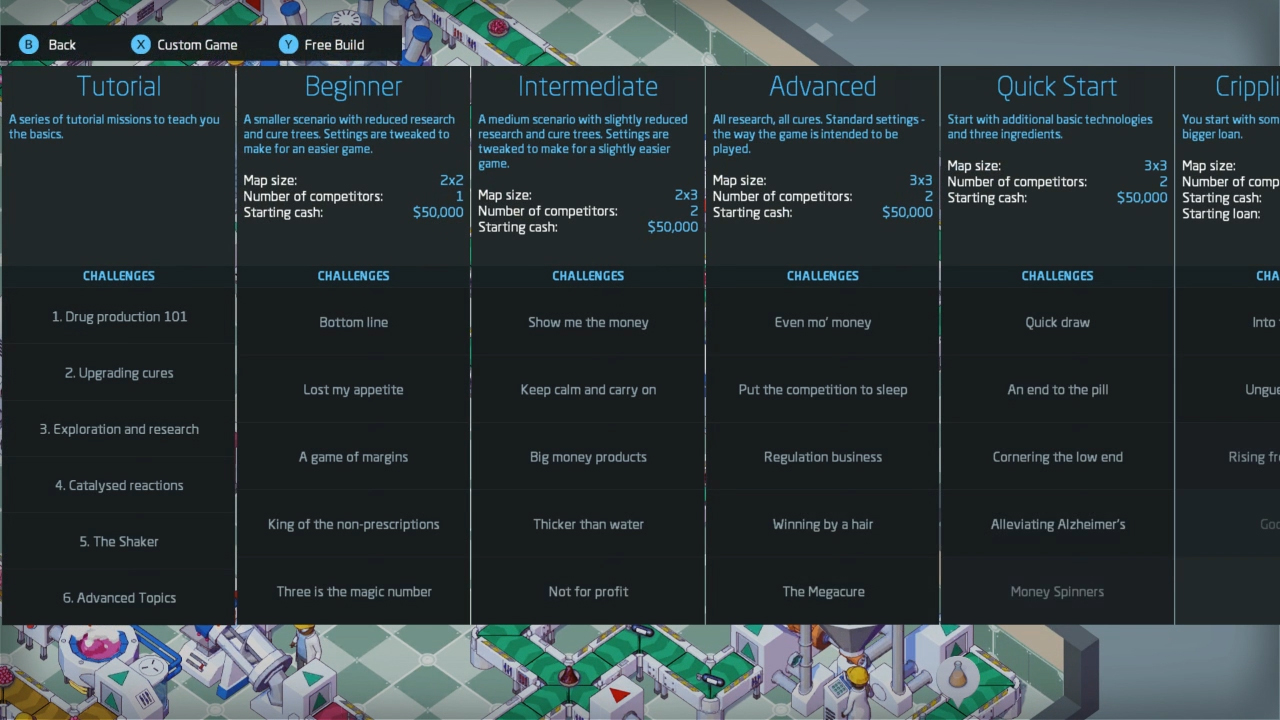Image resolution: width=1280 pixels, height=720 pixels.
Task: Select the Tutorial scenario column
Action: click(118, 86)
